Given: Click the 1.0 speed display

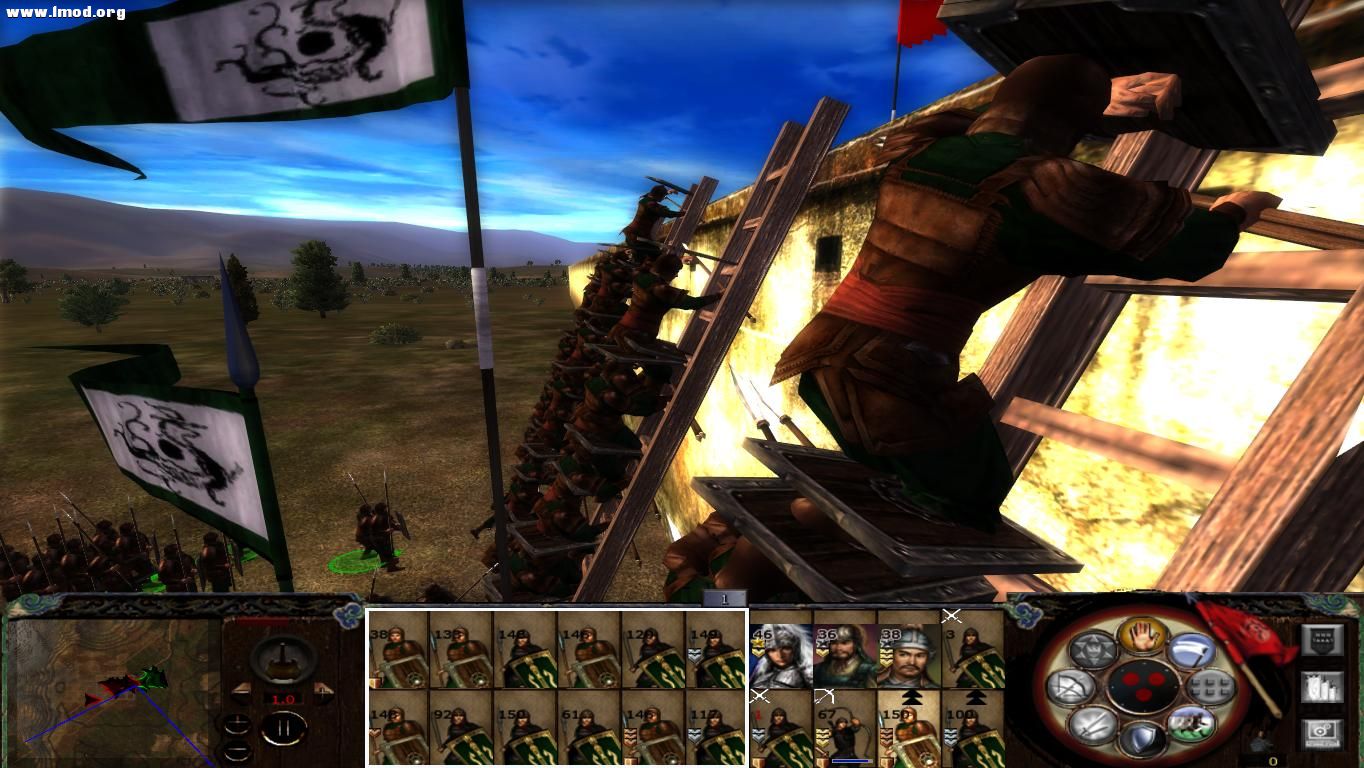Looking at the screenshot, I should 283,700.
